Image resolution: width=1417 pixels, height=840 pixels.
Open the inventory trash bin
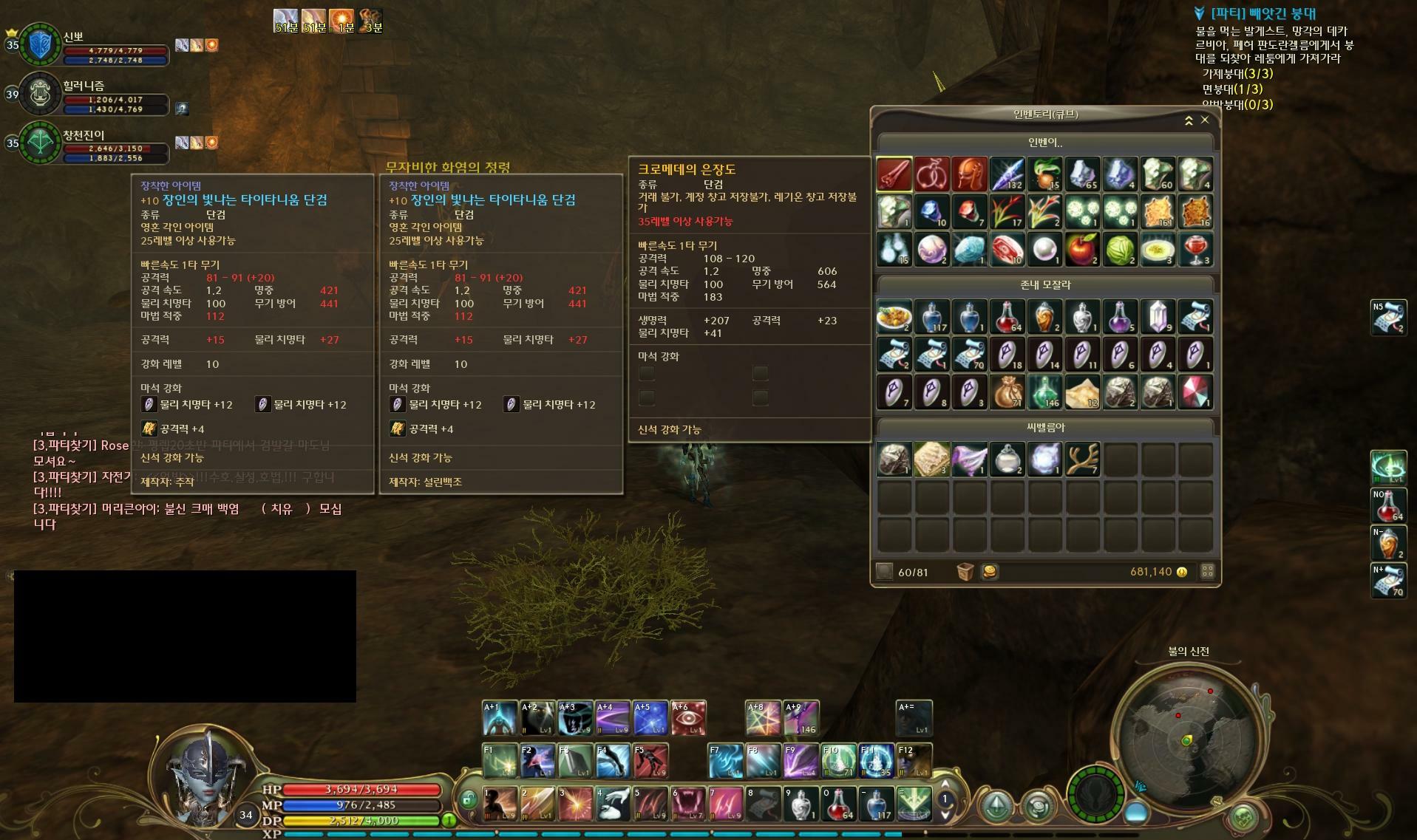click(x=965, y=572)
